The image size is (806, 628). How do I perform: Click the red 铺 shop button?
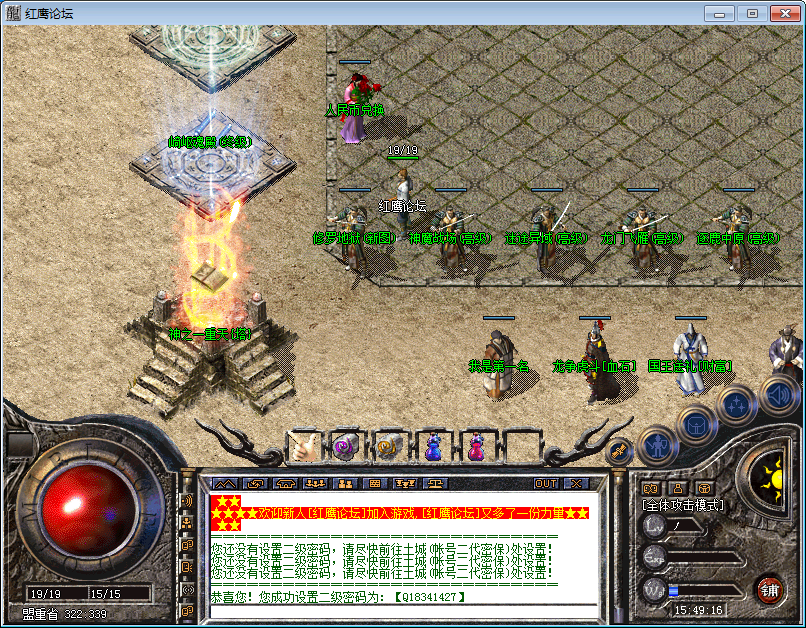[x=770, y=588]
